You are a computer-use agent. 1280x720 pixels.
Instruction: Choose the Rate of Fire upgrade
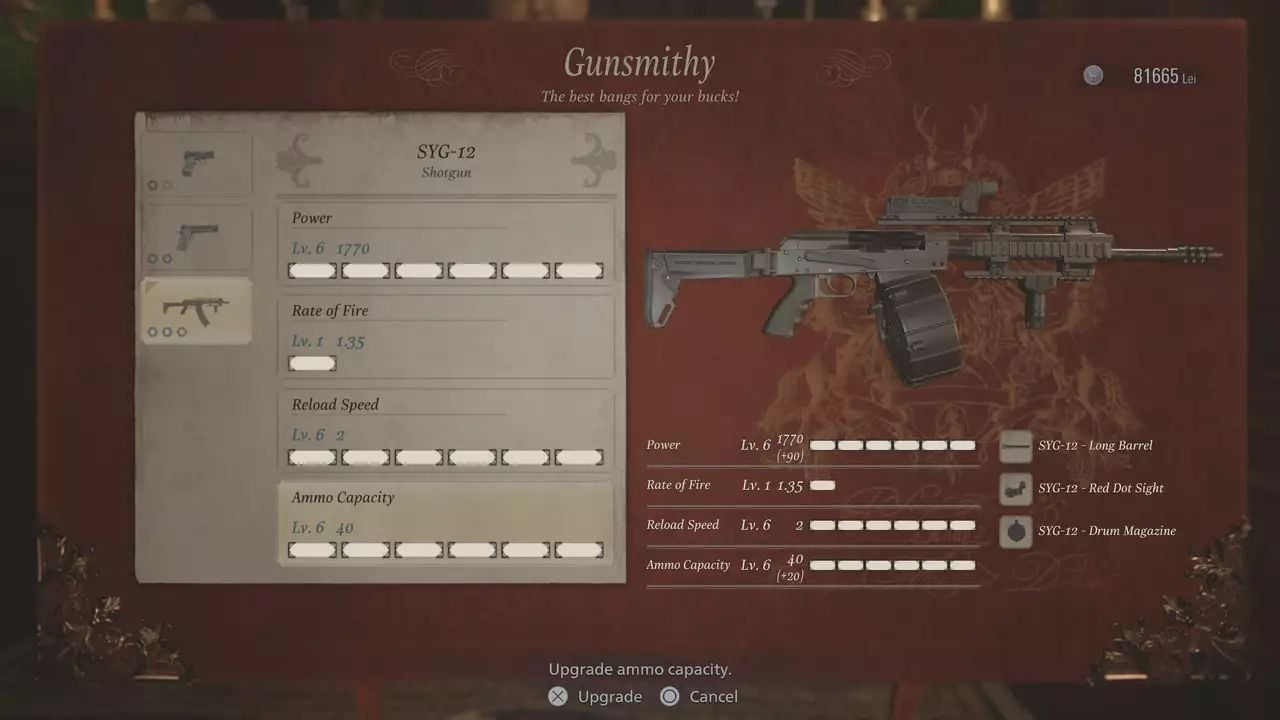445,337
